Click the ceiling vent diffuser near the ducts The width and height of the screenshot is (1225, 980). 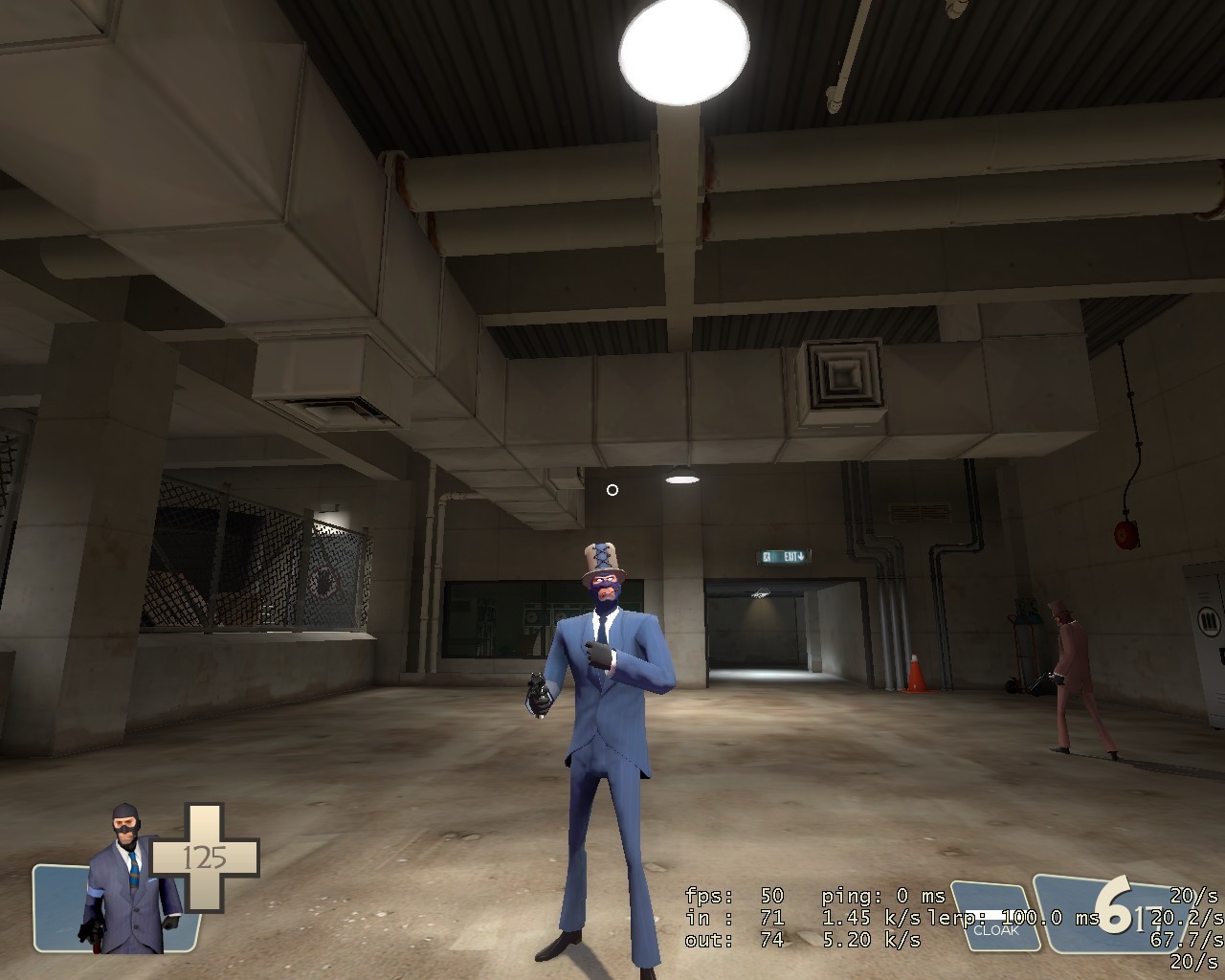[x=840, y=371]
